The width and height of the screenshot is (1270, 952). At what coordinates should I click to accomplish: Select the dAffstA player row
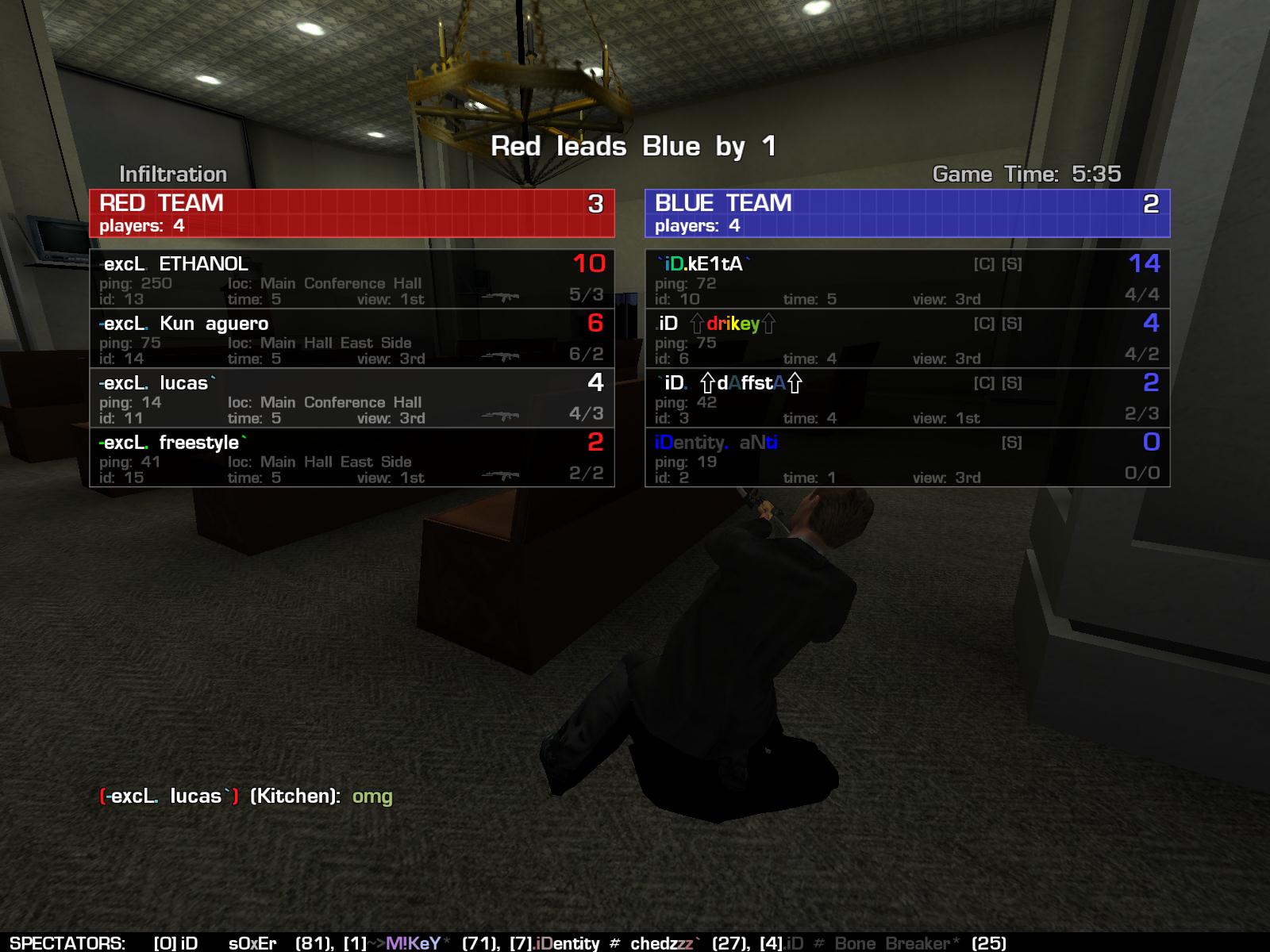[907, 398]
